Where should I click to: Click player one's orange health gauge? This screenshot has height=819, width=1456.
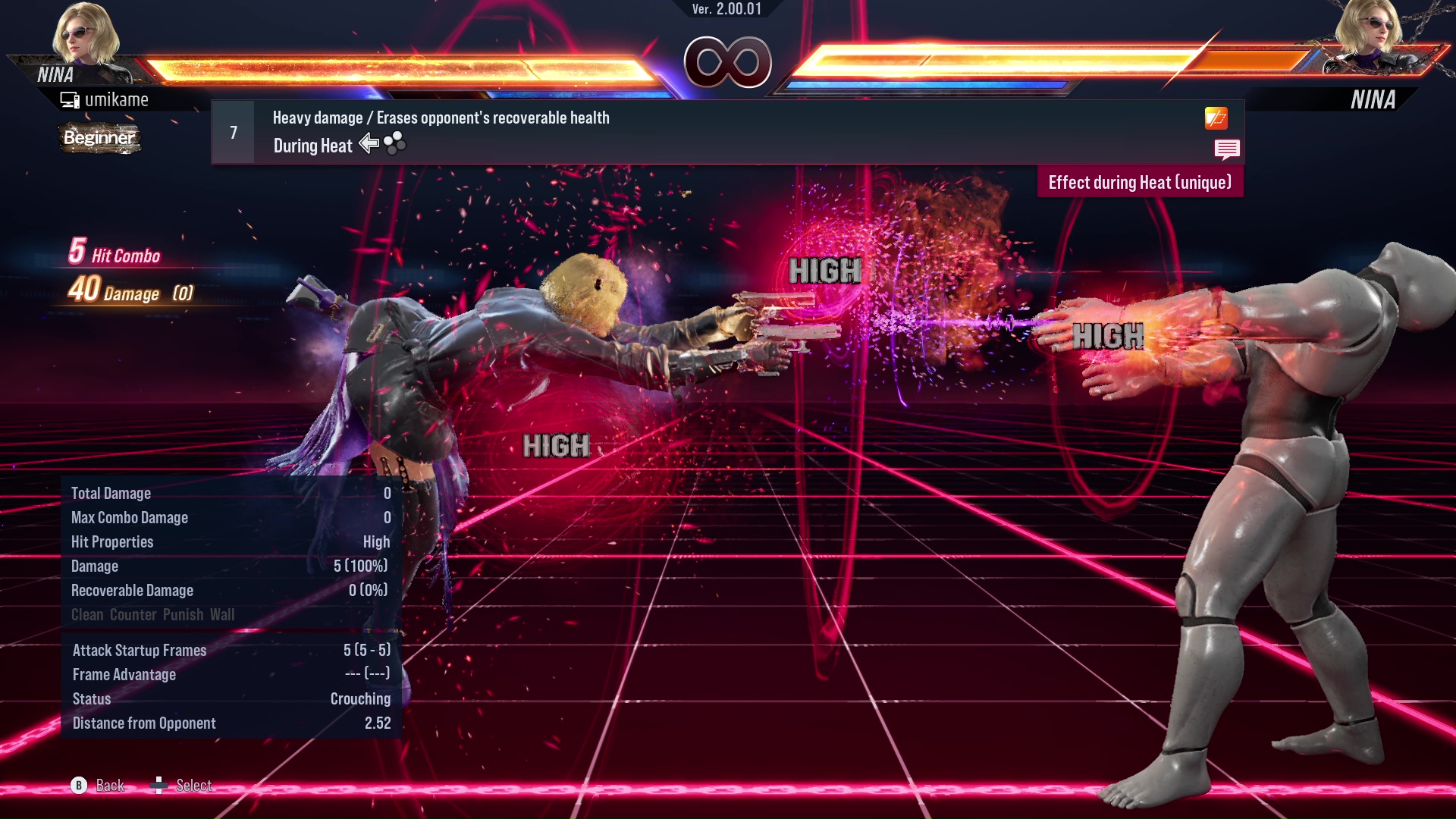[x=394, y=67]
